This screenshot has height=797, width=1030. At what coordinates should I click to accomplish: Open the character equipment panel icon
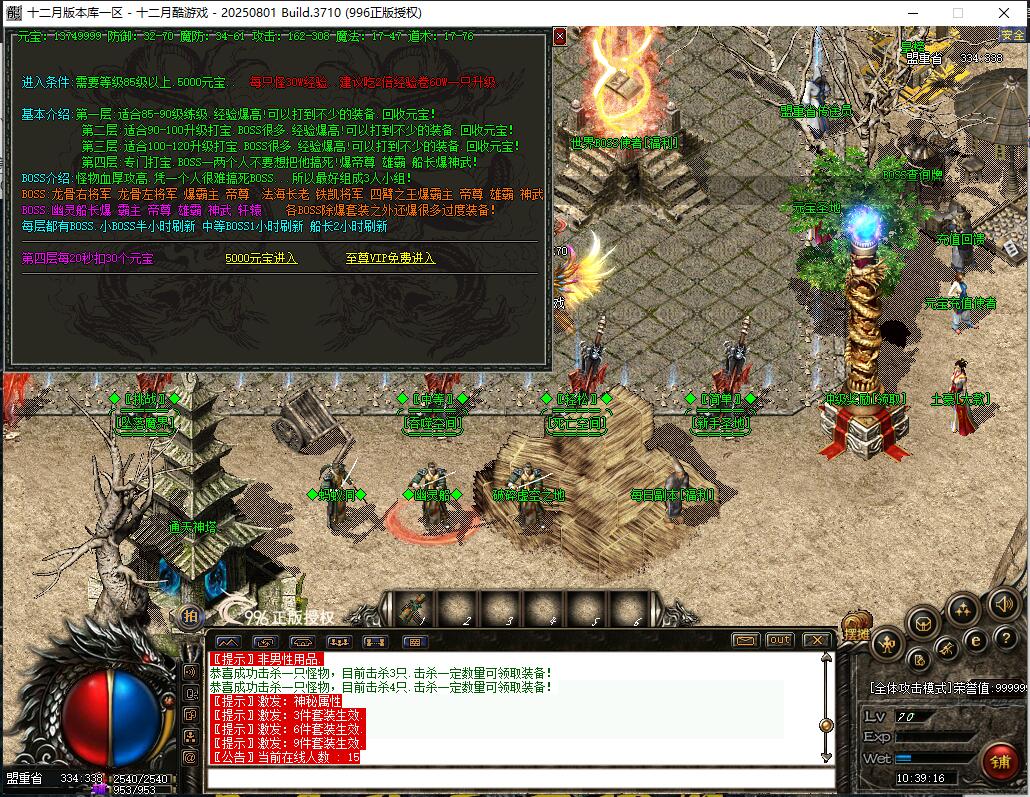[x=887, y=643]
